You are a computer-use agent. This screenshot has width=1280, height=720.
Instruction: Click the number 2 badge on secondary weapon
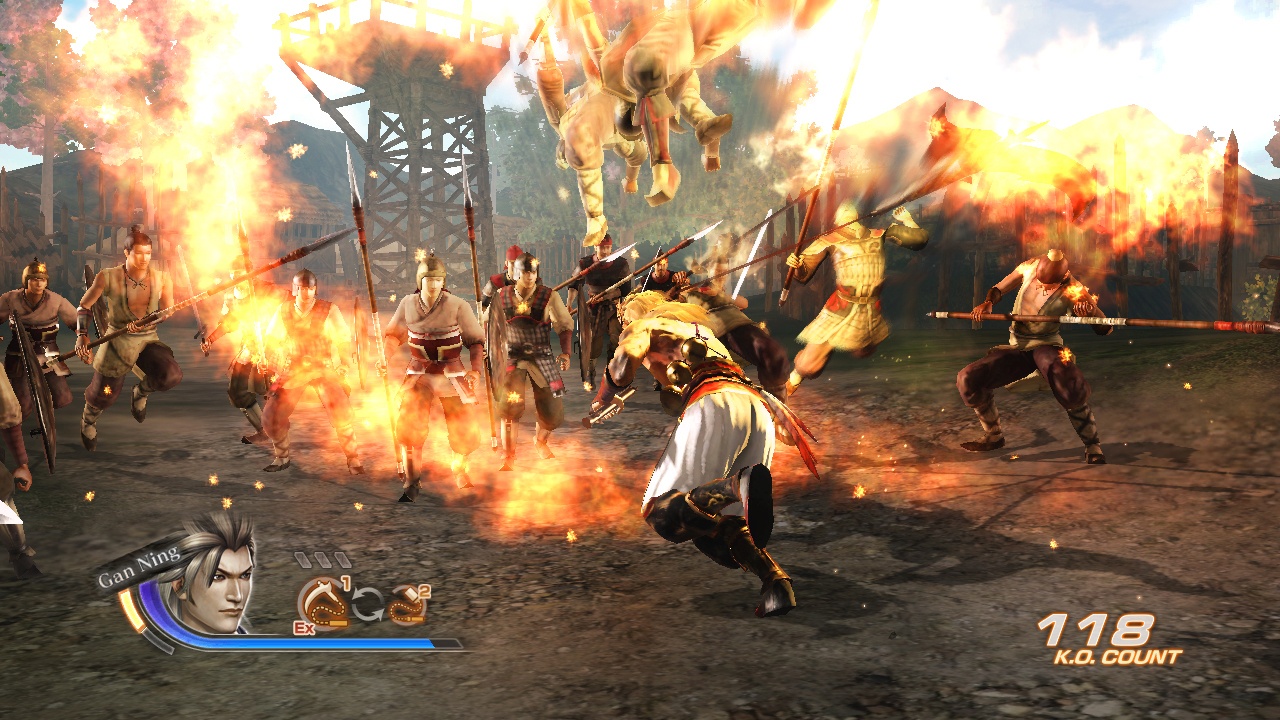click(x=422, y=591)
